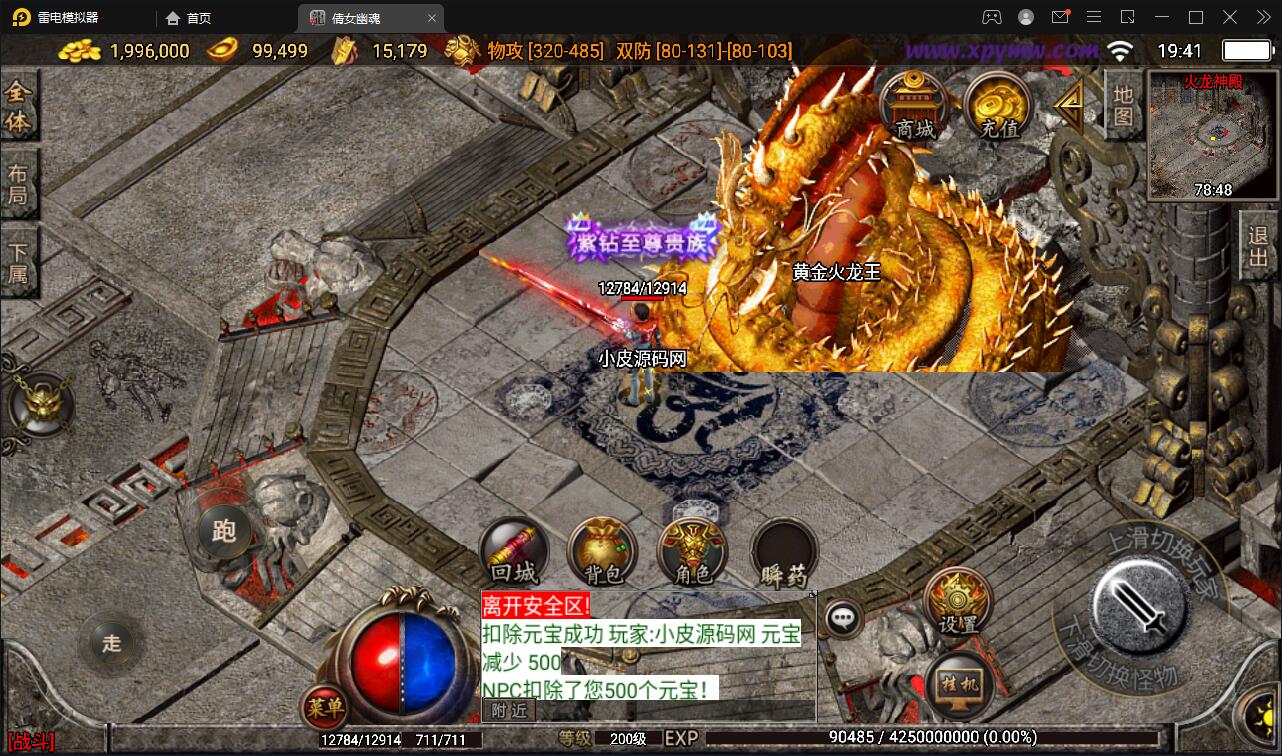Open the 下属 subordinates button
Viewport: 1282px width, 756px height.
pyautogui.click(x=18, y=262)
